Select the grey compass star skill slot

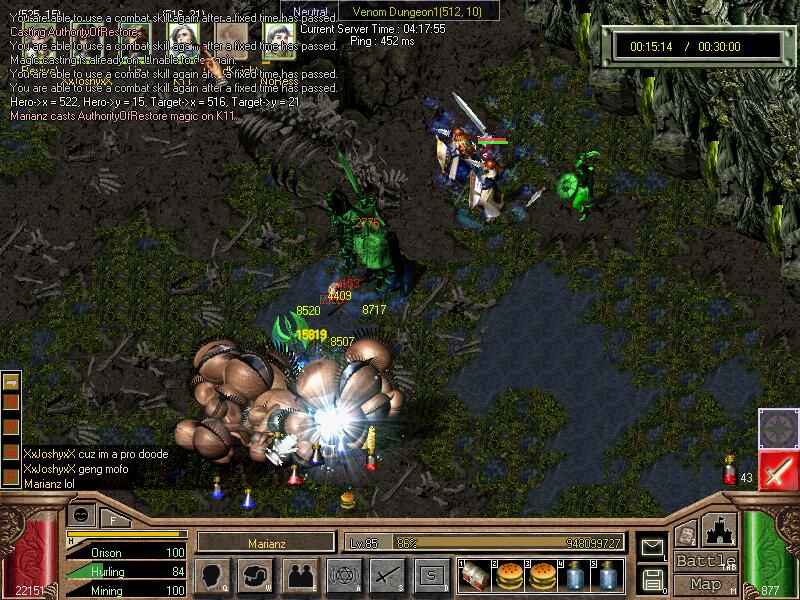pos(777,428)
